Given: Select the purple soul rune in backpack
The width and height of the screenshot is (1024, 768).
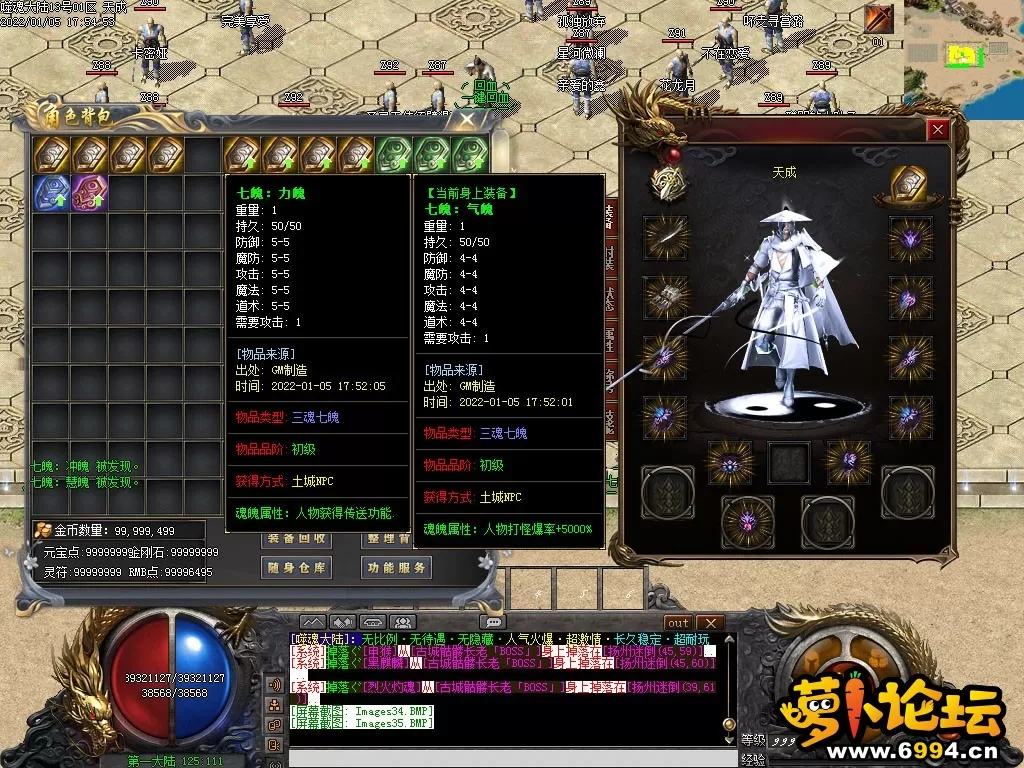Looking at the screenshot, I should 89,193.
